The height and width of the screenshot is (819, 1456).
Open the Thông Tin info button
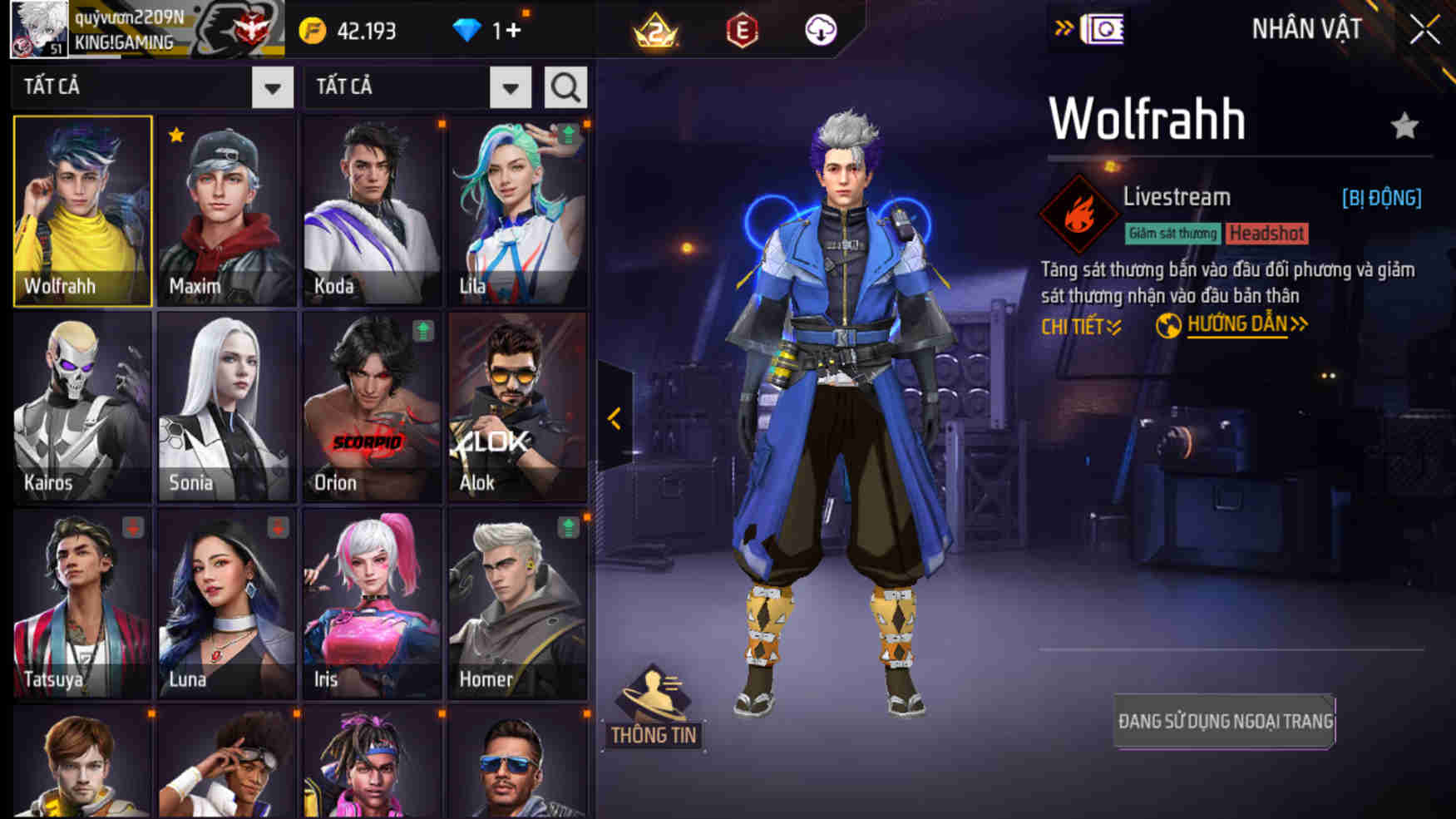coord(654,708)
